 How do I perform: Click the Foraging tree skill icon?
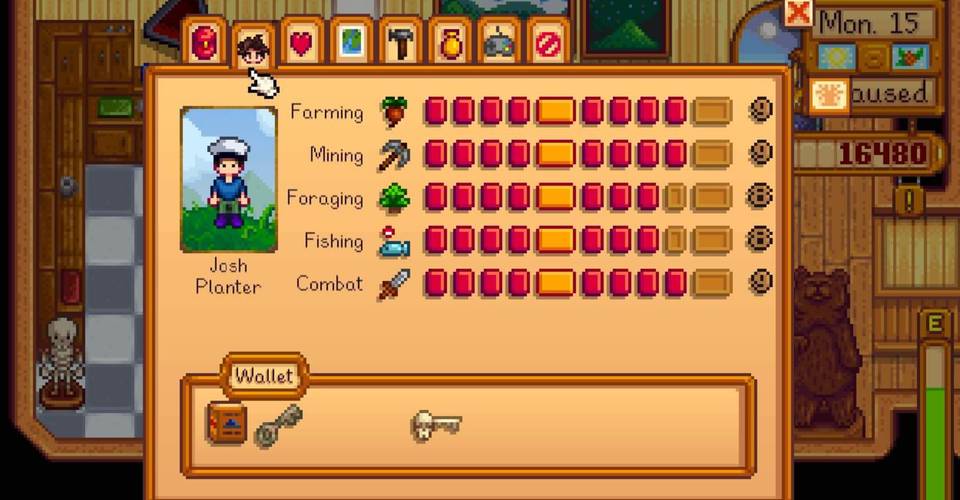pos(394,197)
